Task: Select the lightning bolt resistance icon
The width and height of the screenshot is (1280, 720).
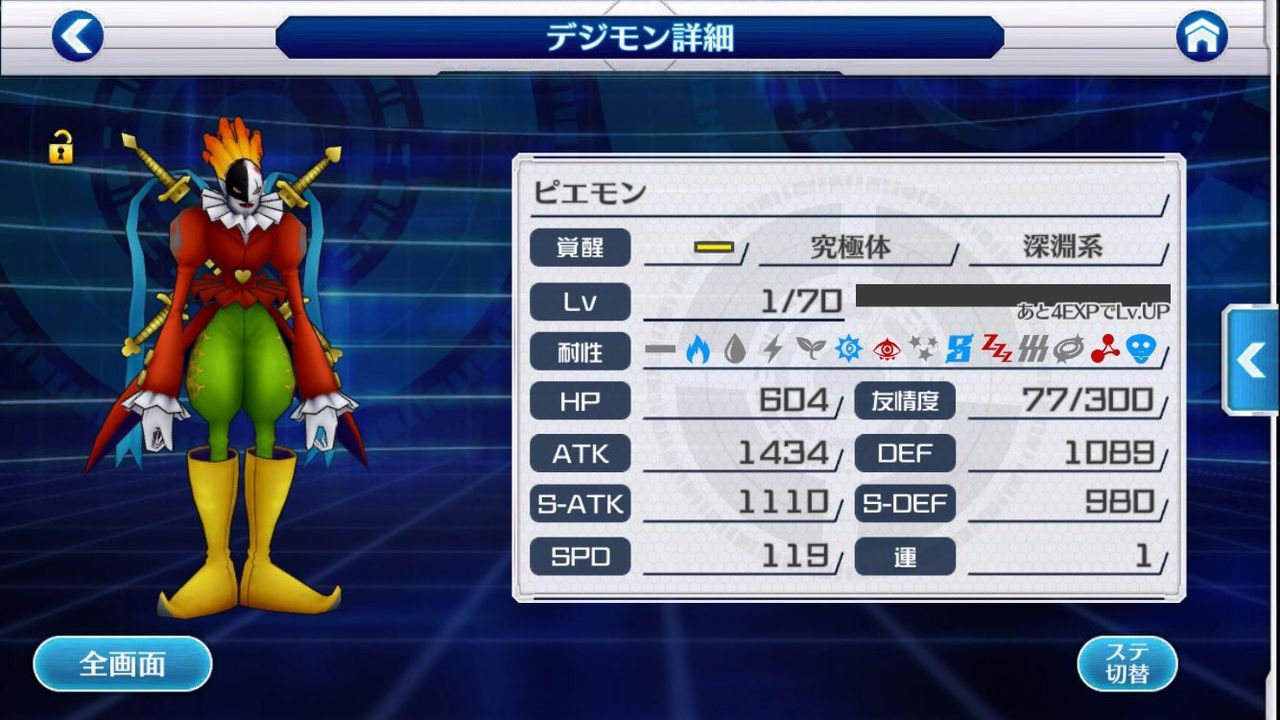Action: click(x=772, y=348)
